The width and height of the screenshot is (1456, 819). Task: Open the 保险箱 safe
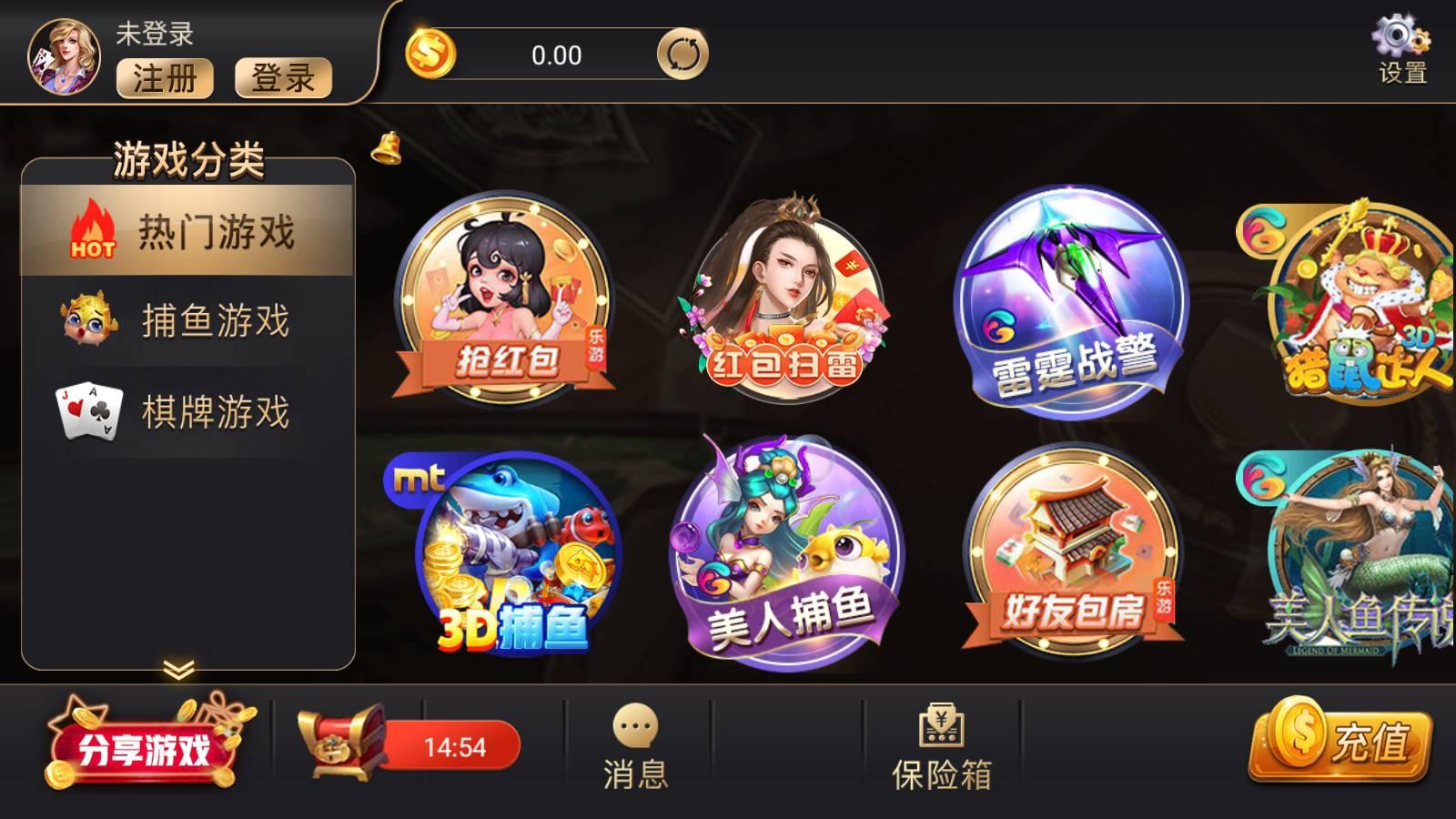tap(944, 746)
